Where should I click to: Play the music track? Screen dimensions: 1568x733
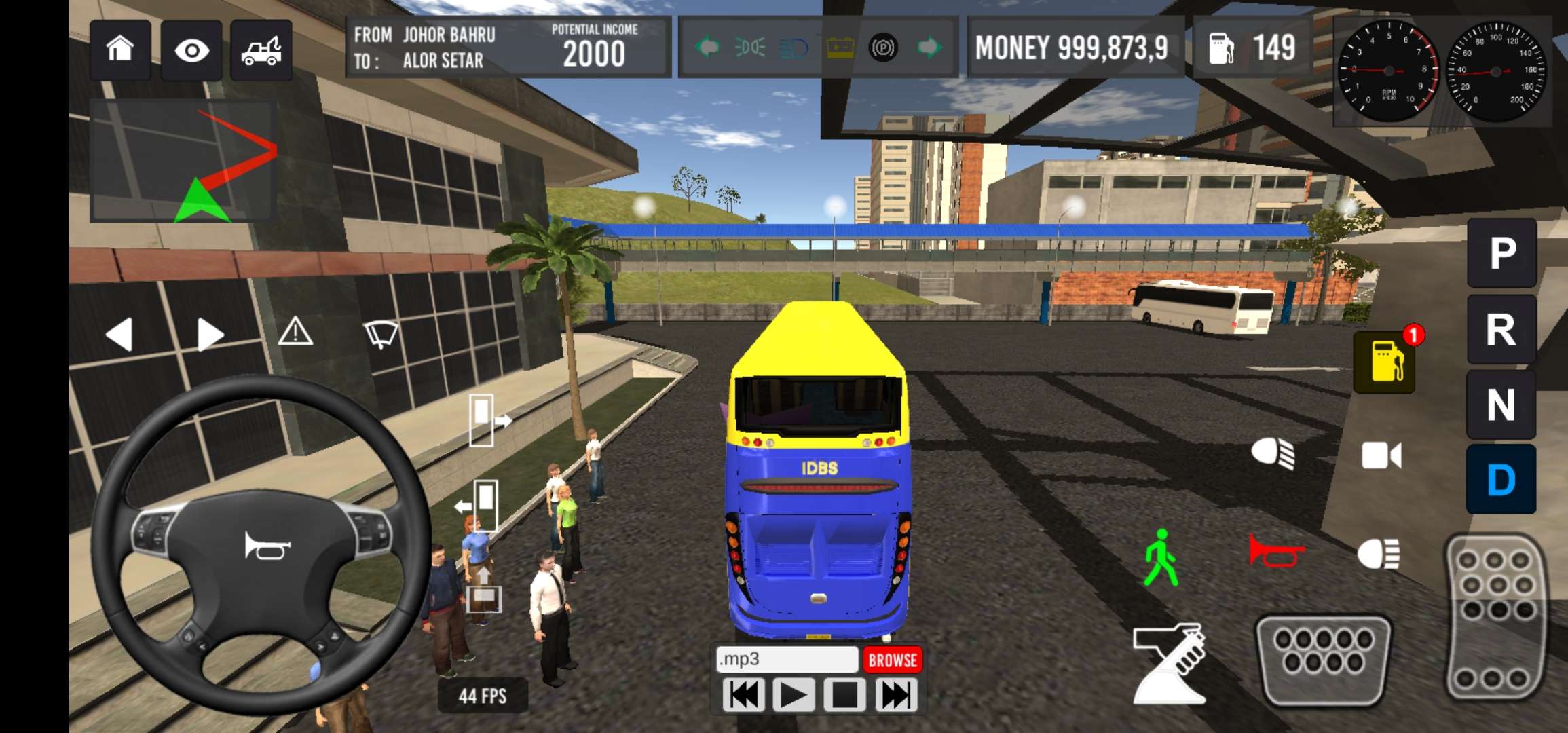click(793, 696)
